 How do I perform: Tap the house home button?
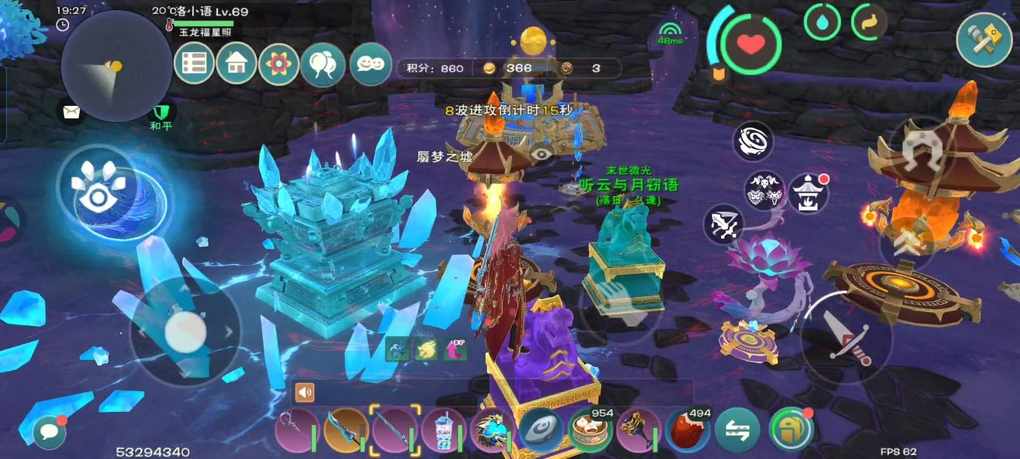[237, 64]
